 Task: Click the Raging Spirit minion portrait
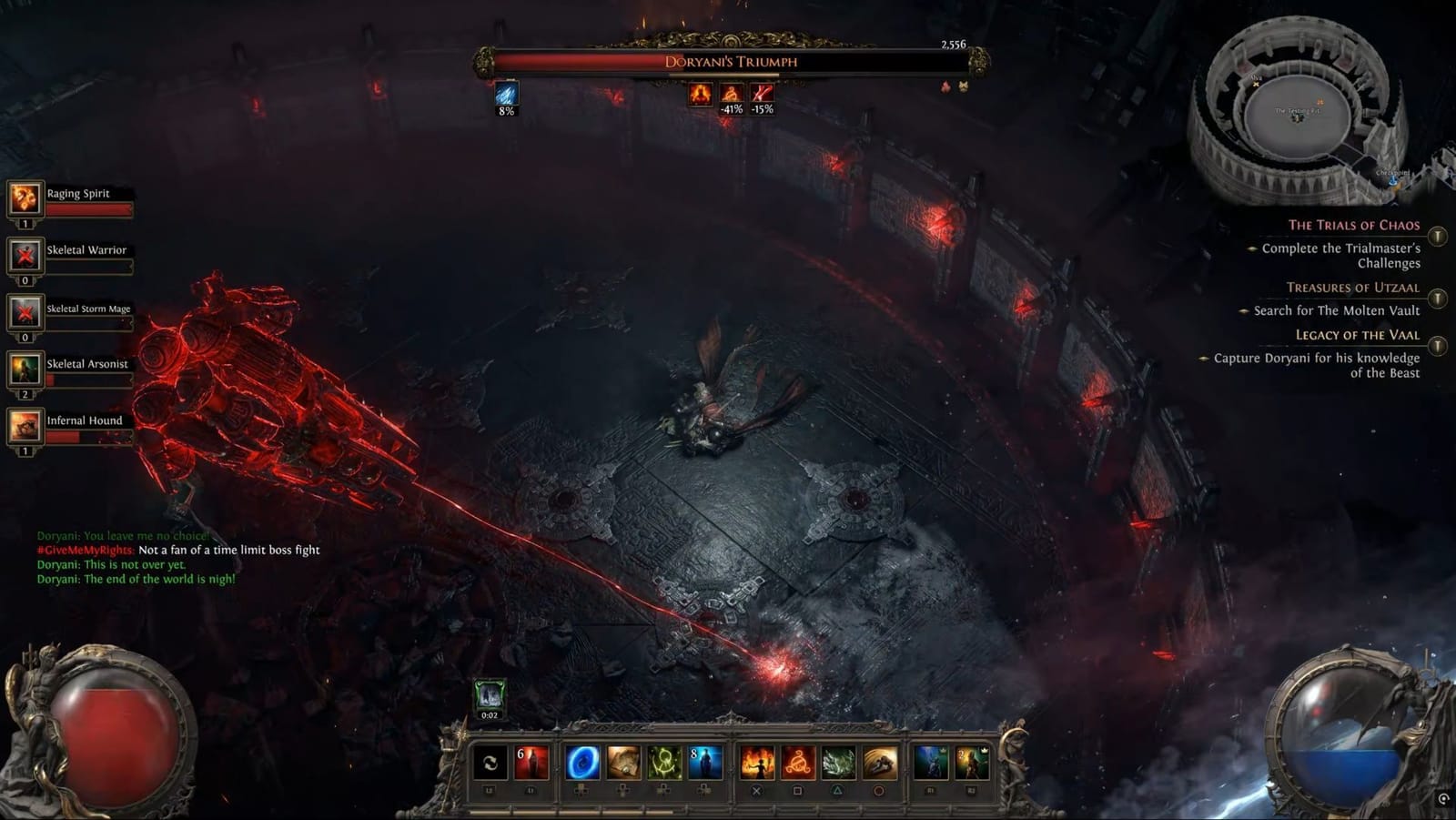coord(24,198)
